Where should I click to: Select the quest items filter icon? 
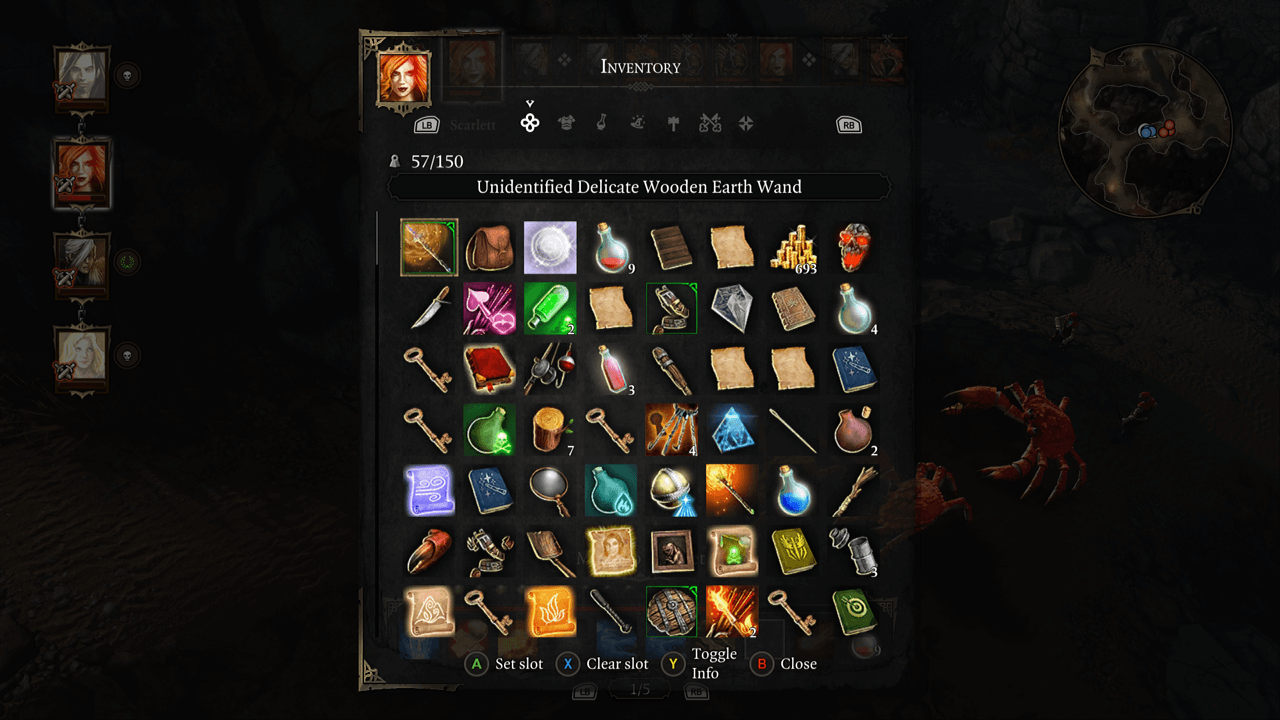tap(747, 123)
